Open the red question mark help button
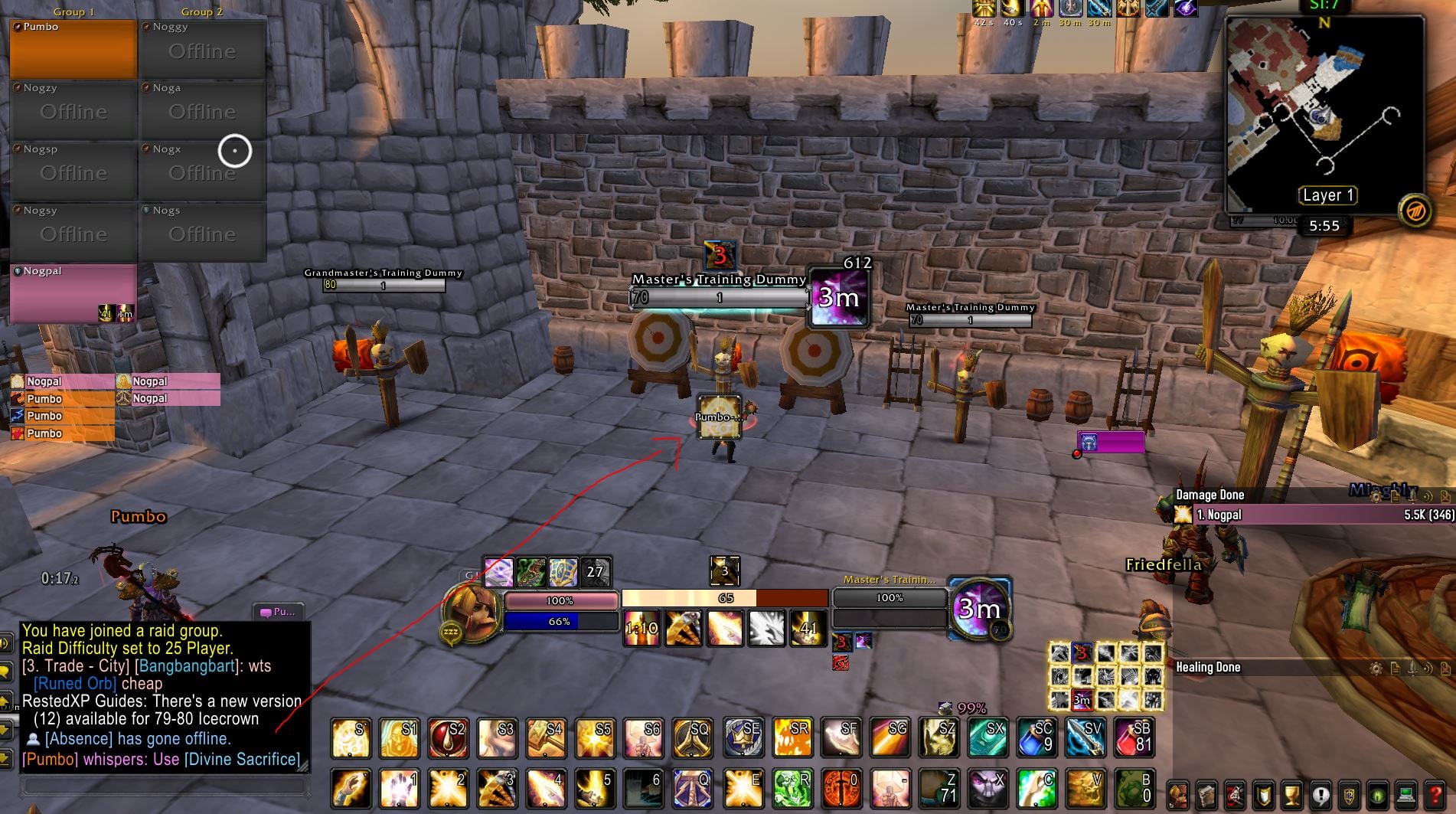Screen dimensions: 1456x814 pos(1436,796)
